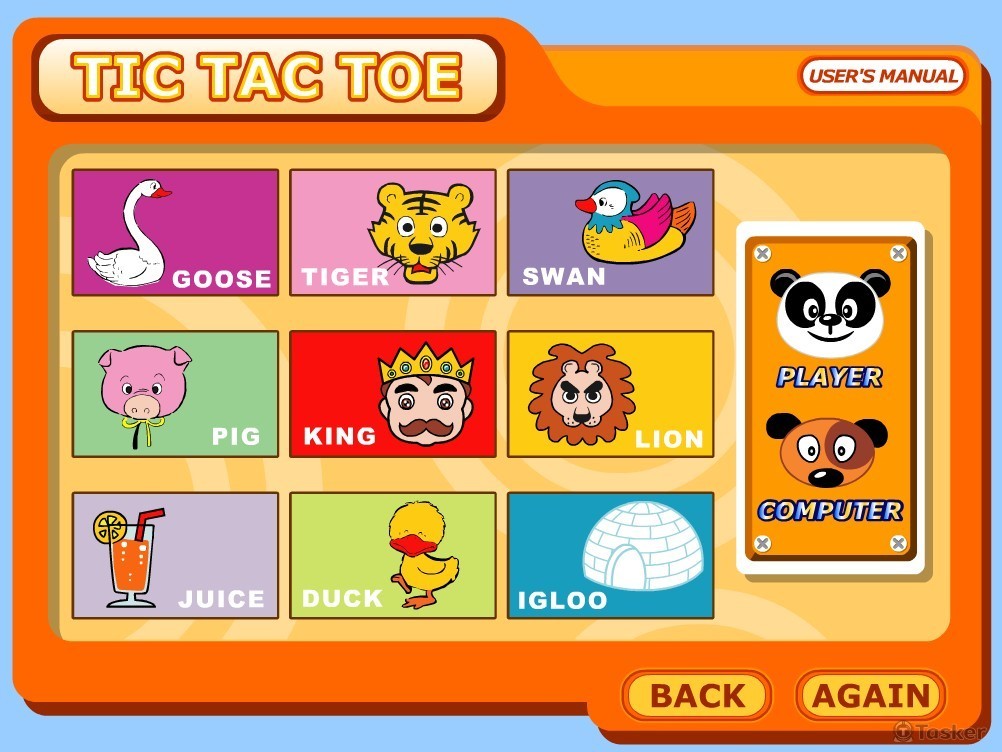
Task: Go back with the BACK button
Action: tap(697, 696)
